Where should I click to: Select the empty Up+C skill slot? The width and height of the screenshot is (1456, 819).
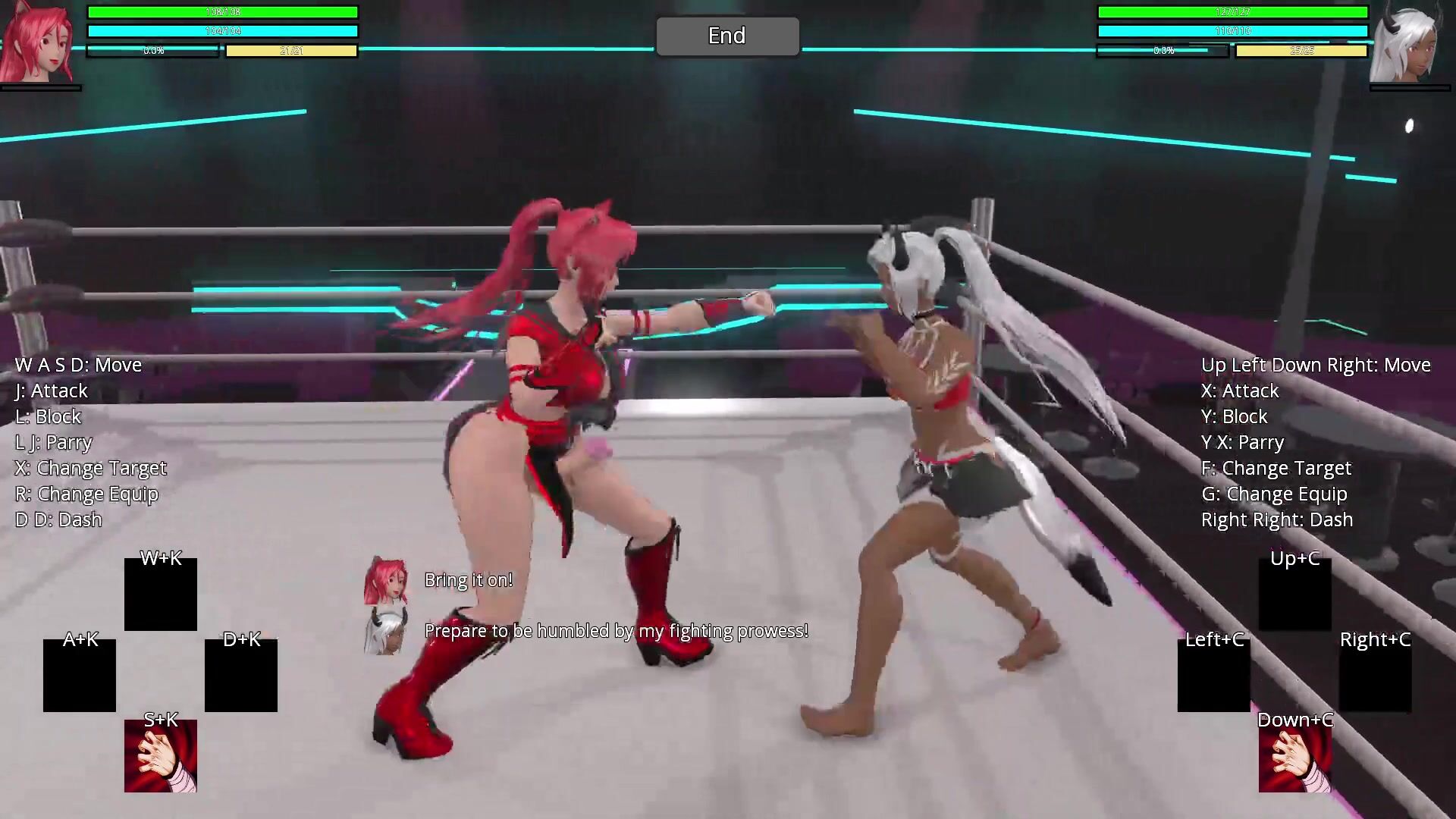point(1294,595)
